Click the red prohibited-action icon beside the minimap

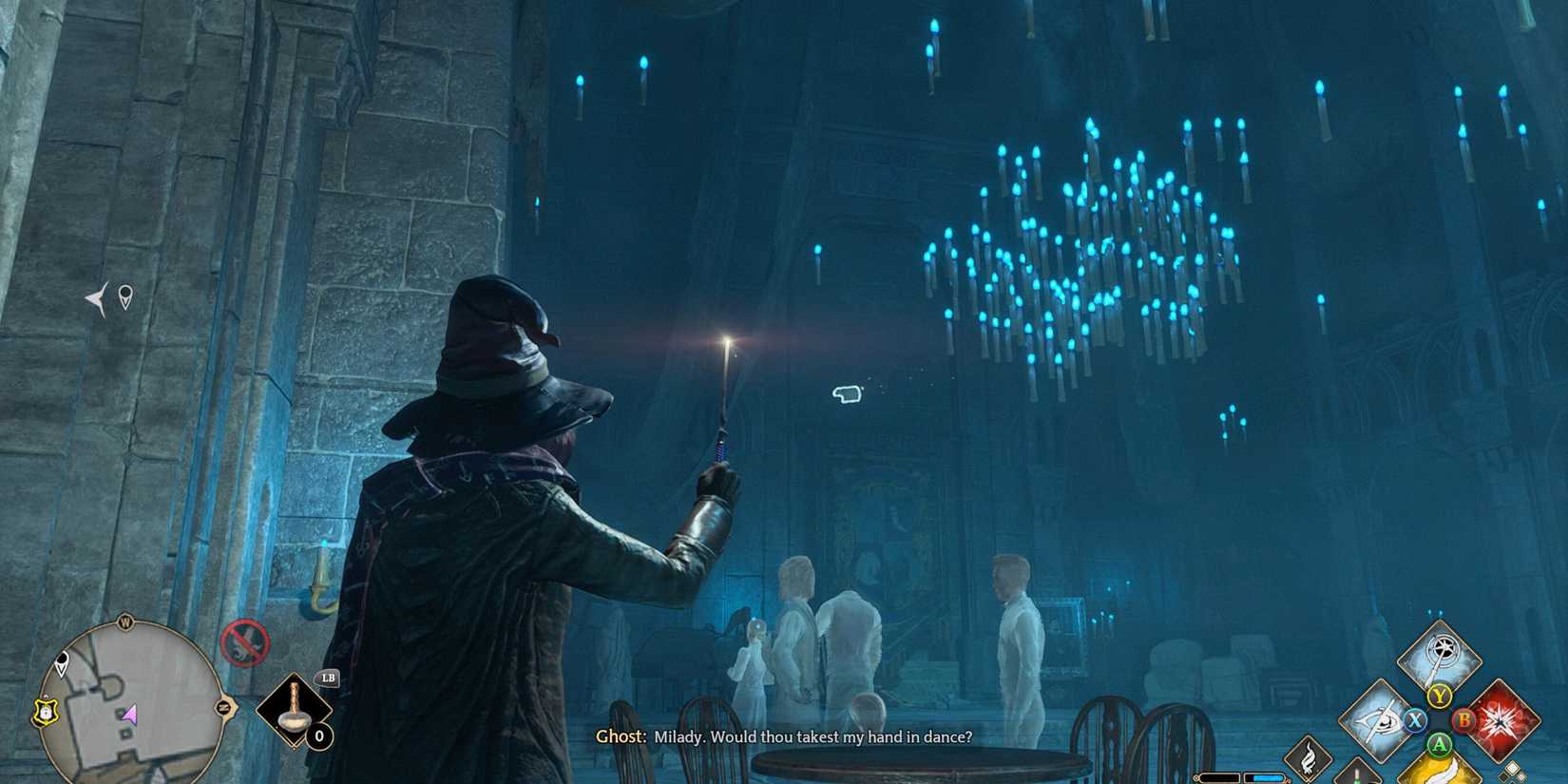point(245,642)
